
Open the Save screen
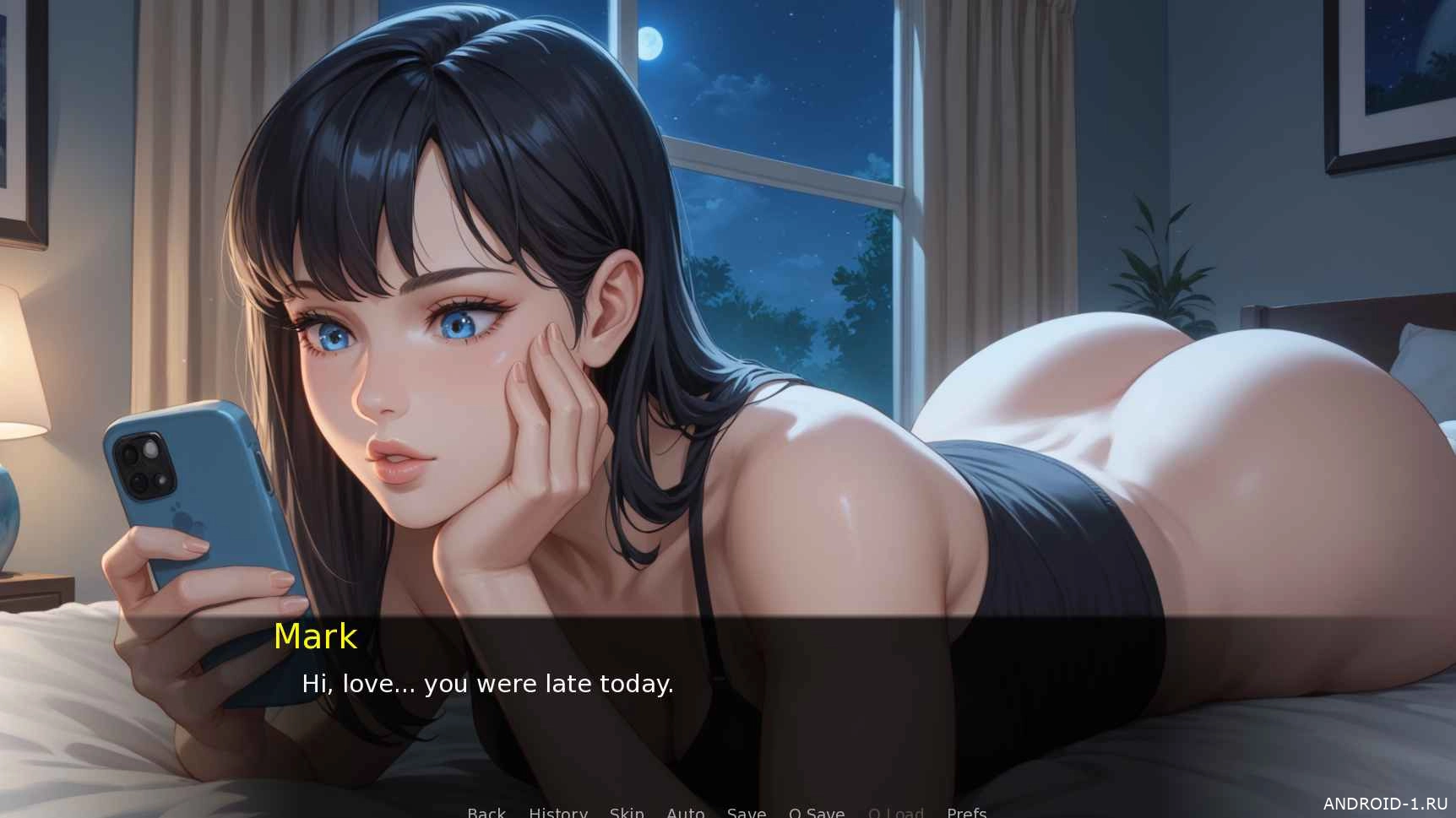[x=747, y=812]
